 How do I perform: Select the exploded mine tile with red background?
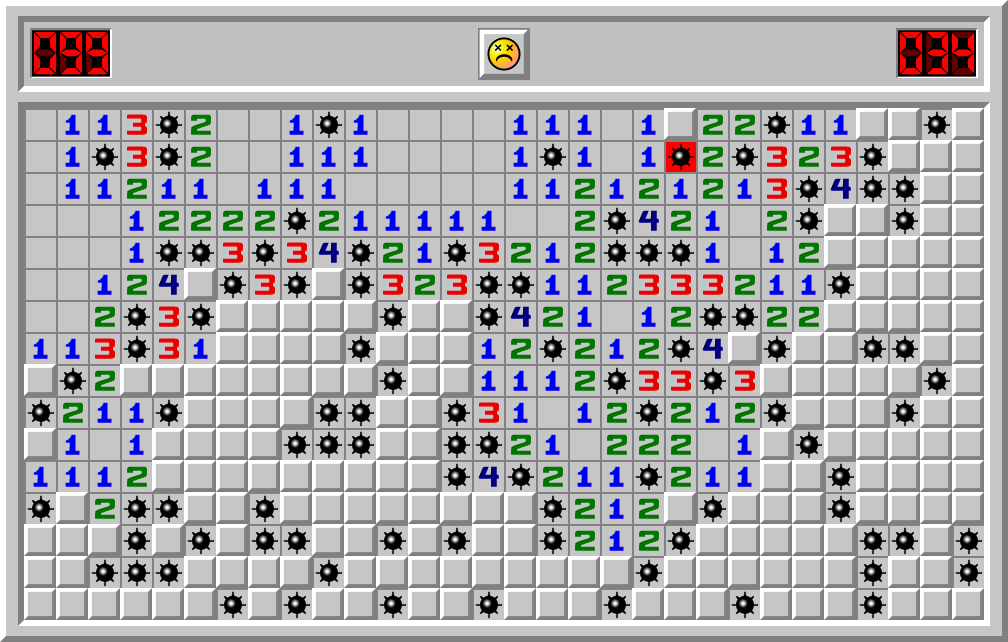click(681, 157)
